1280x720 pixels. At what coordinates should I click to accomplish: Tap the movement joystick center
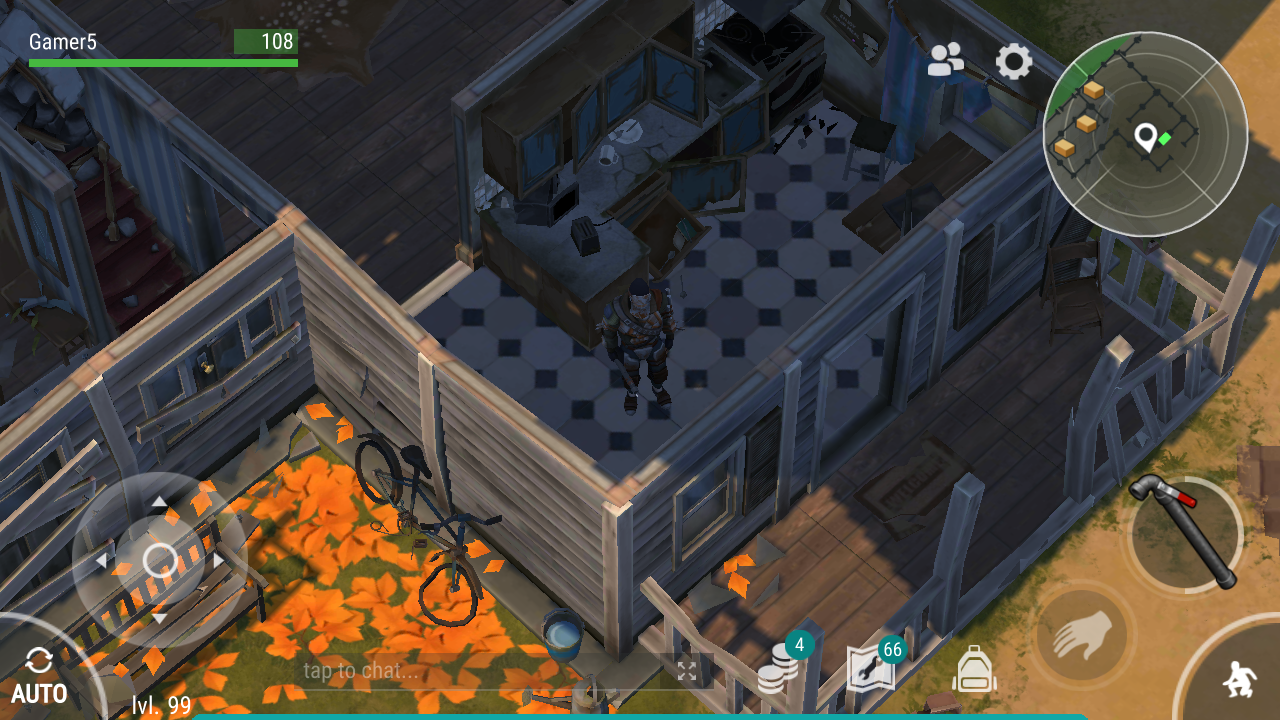pos(160,560)
